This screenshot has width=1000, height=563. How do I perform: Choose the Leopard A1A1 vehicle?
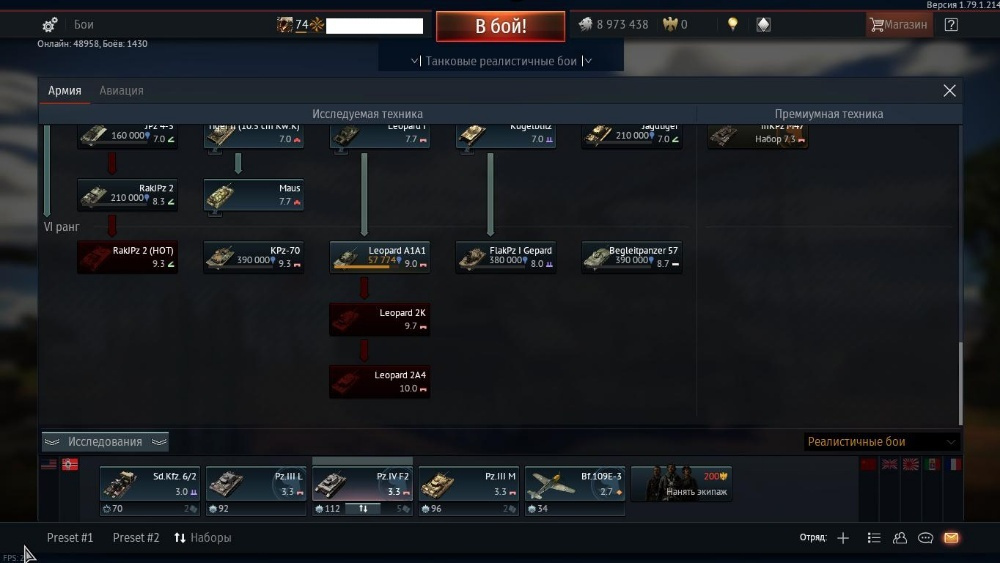pyautogui.click(x=380, y=257)
